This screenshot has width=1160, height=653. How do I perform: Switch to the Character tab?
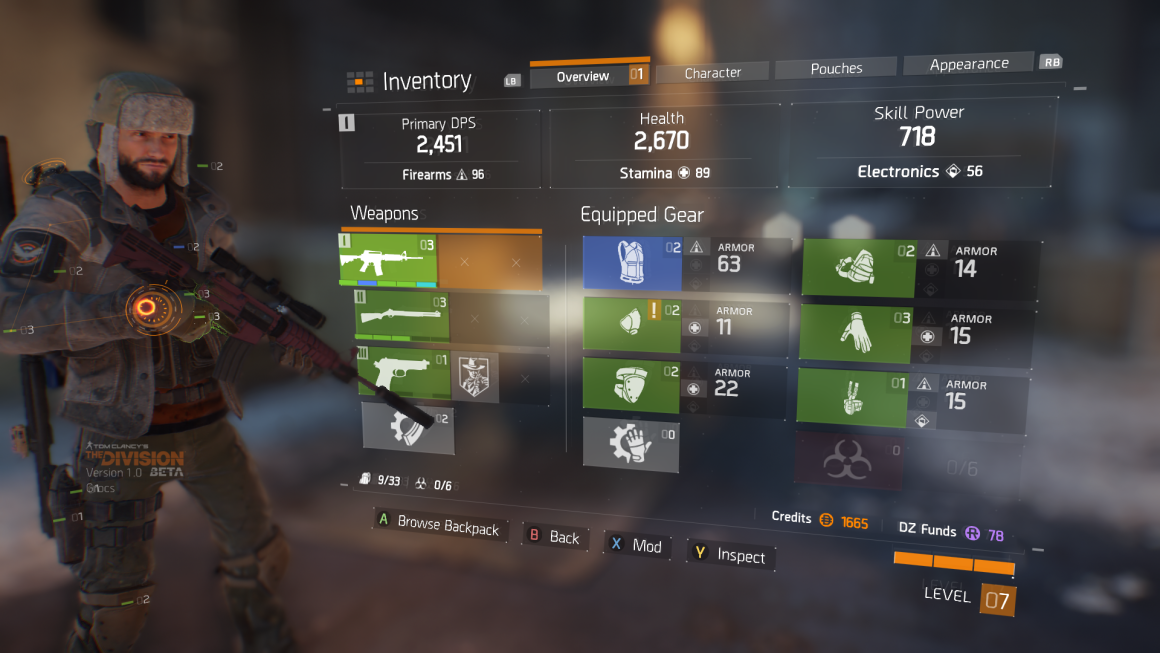click(x=712, y=72)
